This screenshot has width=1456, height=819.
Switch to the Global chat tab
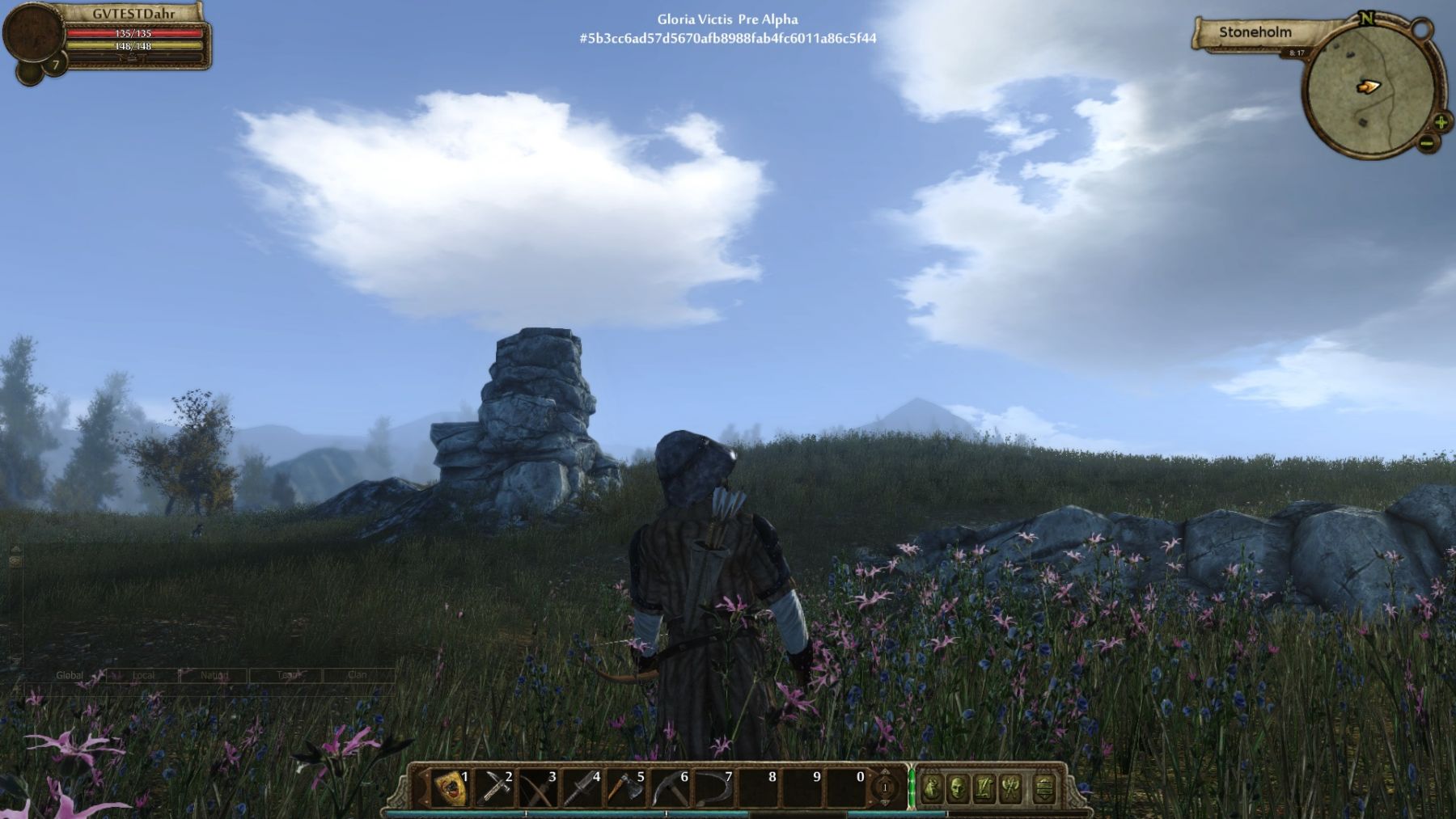click(x=70, y=675)
